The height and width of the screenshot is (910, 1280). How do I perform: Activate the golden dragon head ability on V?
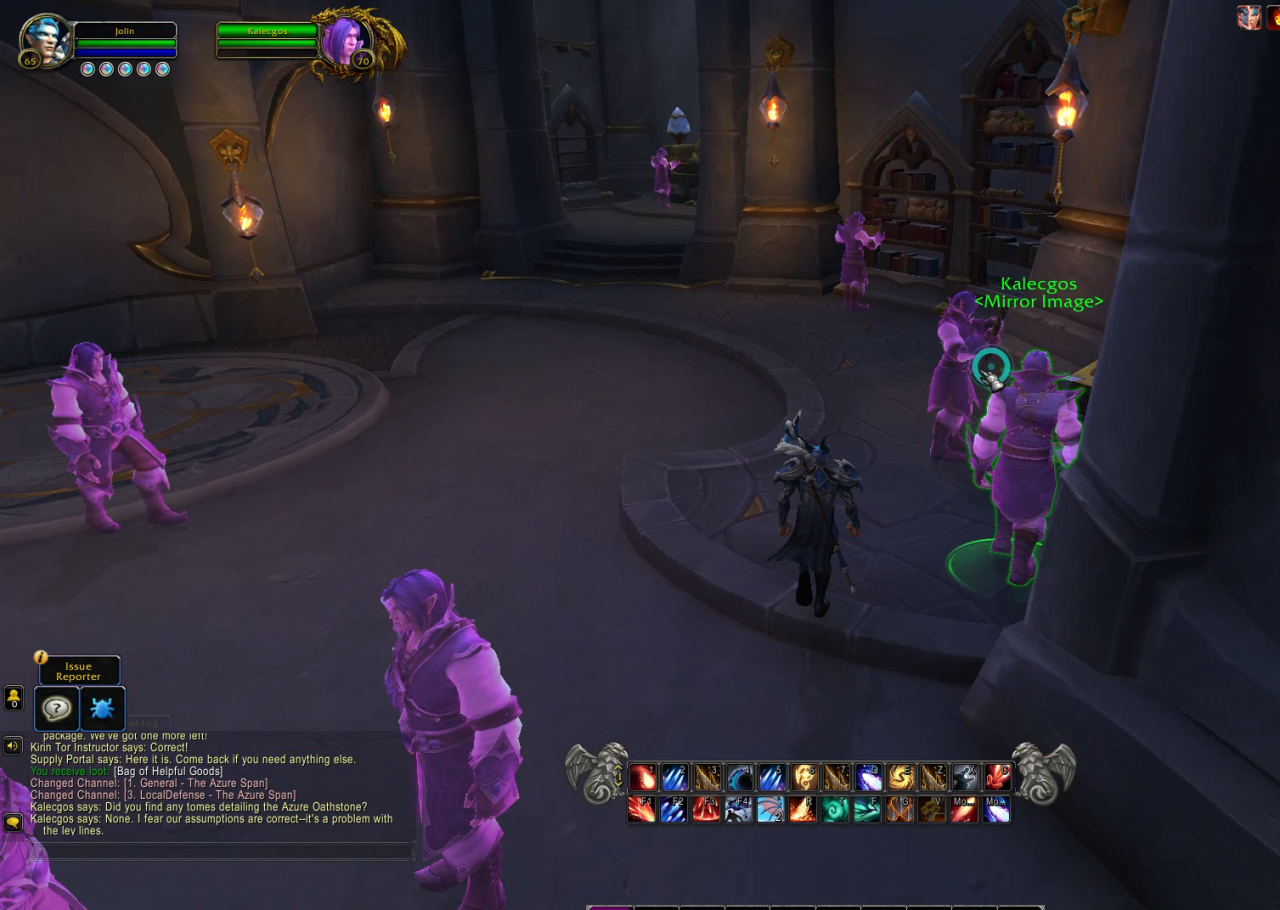pyautogui.click(x=932, y=809)
